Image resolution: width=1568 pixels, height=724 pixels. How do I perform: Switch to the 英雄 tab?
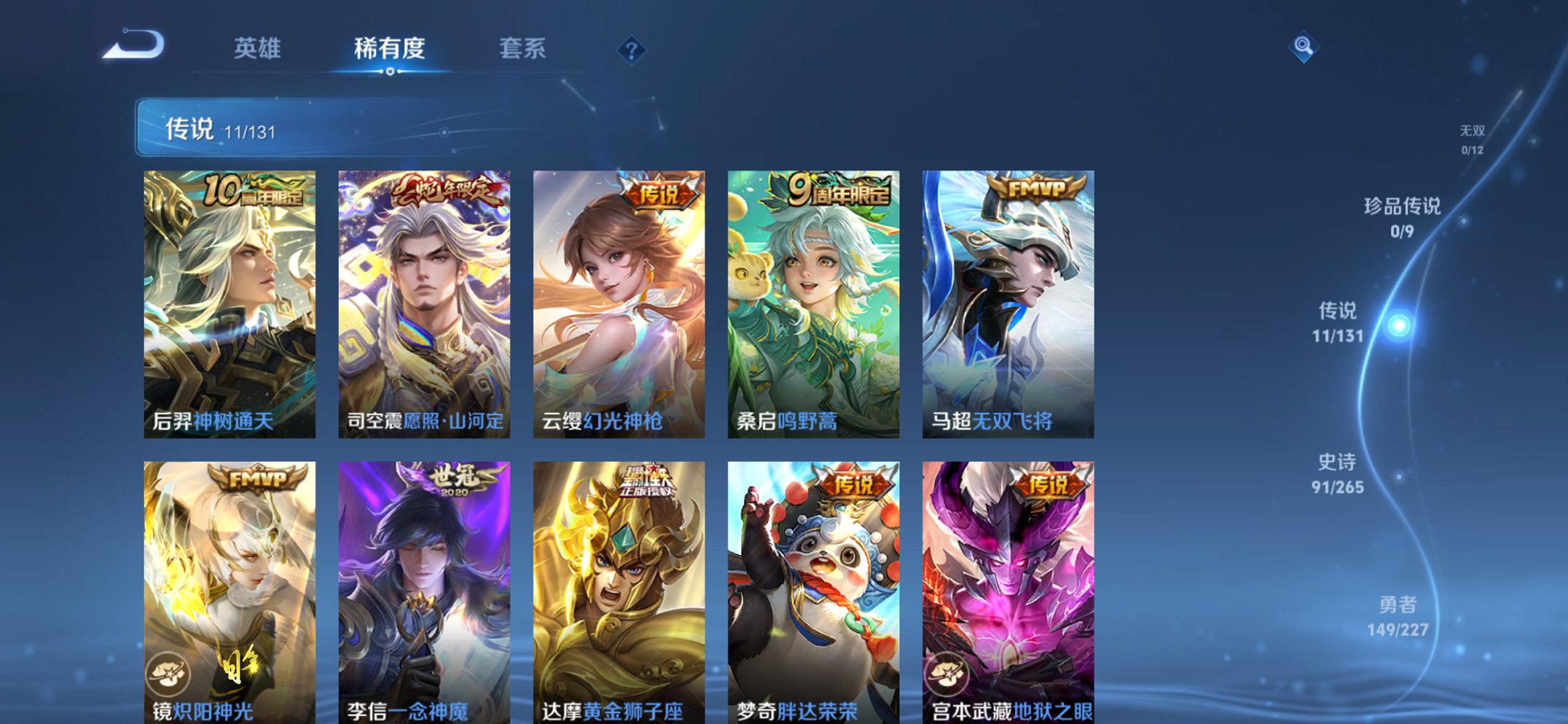tap(259, 49)
